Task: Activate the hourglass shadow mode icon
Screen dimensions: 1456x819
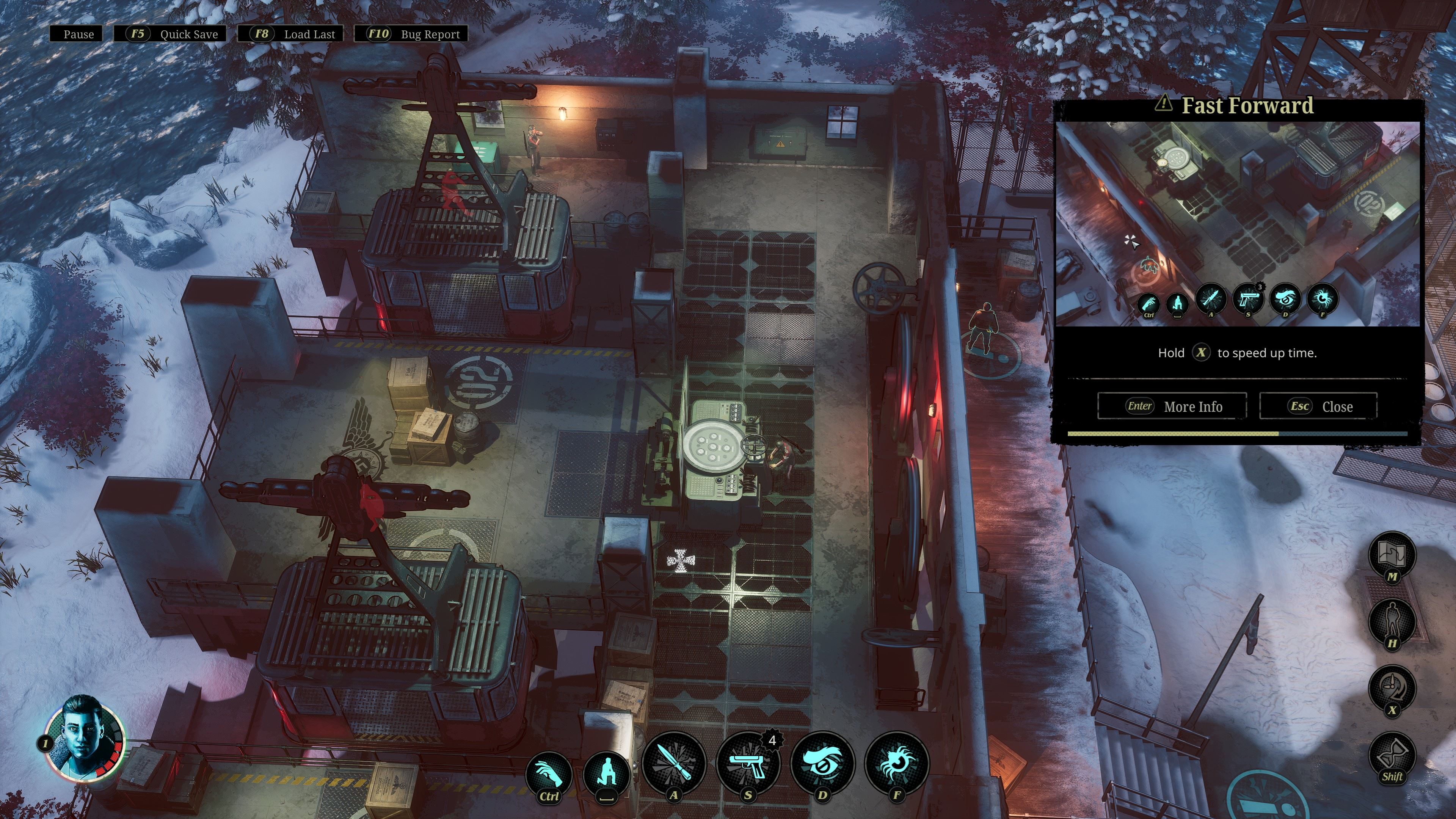Action: tap(1392, 755)
